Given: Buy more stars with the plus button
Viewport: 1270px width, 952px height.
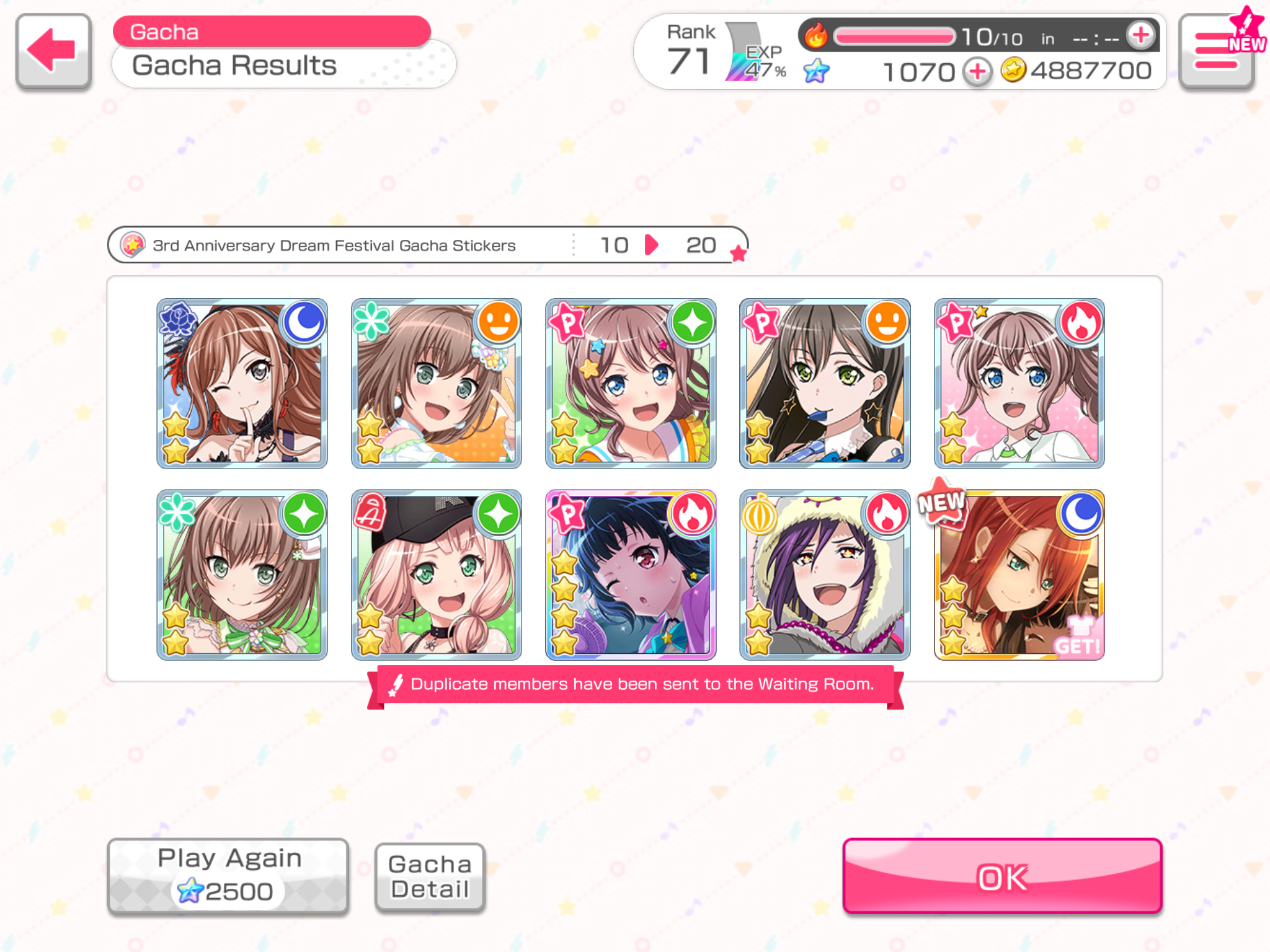Looking at the screenshot, I should pyautogui.click(x=977, y=72).
